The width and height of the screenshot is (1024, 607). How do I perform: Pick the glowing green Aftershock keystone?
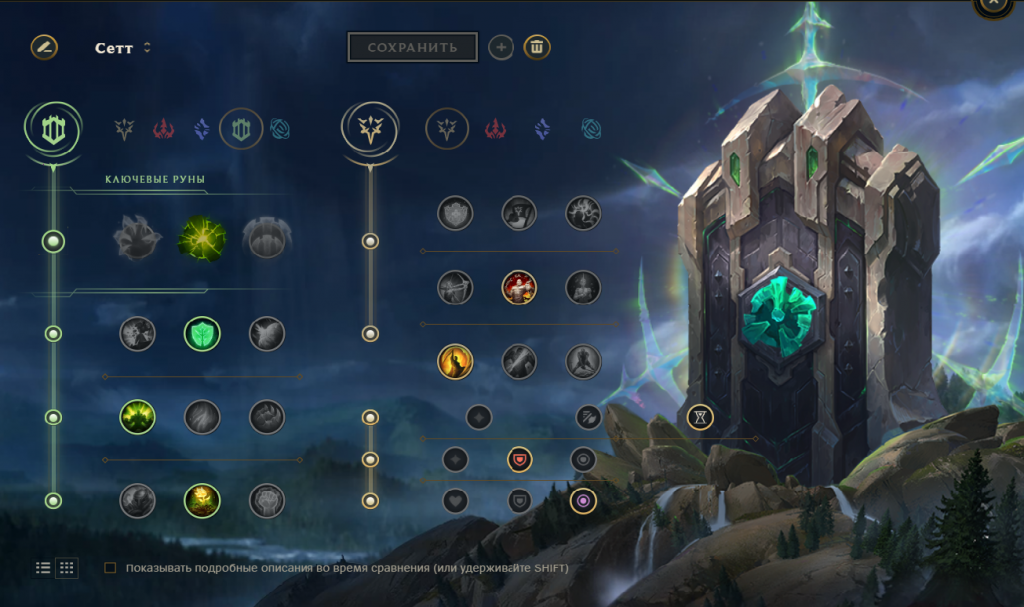pyautogui.click(x=202, y=238)
